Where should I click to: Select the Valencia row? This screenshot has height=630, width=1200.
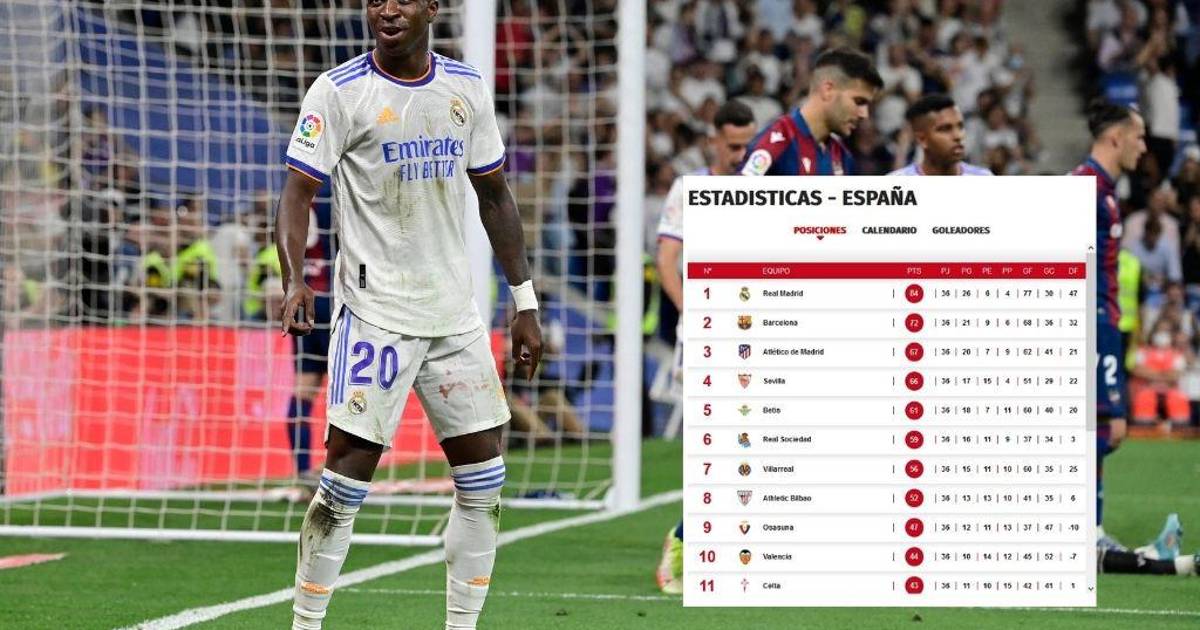click(777, 556)
